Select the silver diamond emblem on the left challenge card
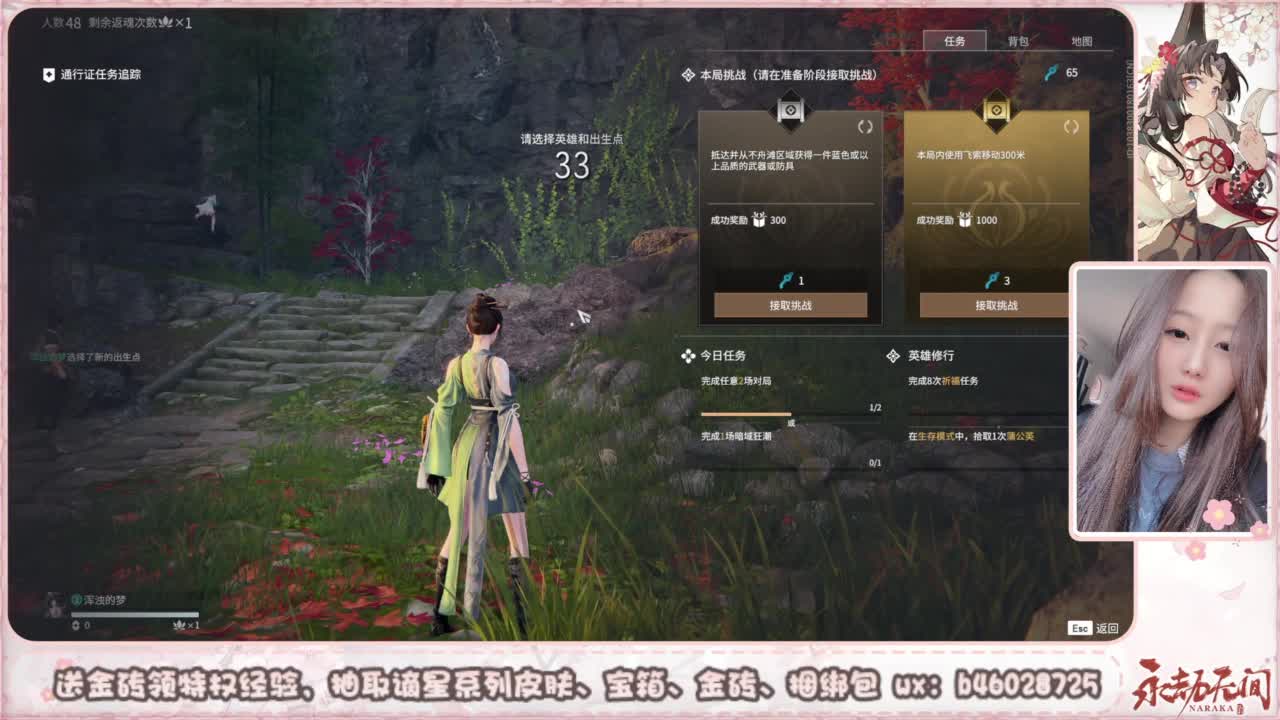The width and height of the screenshot is (1280, 720). tap(790, 111)
